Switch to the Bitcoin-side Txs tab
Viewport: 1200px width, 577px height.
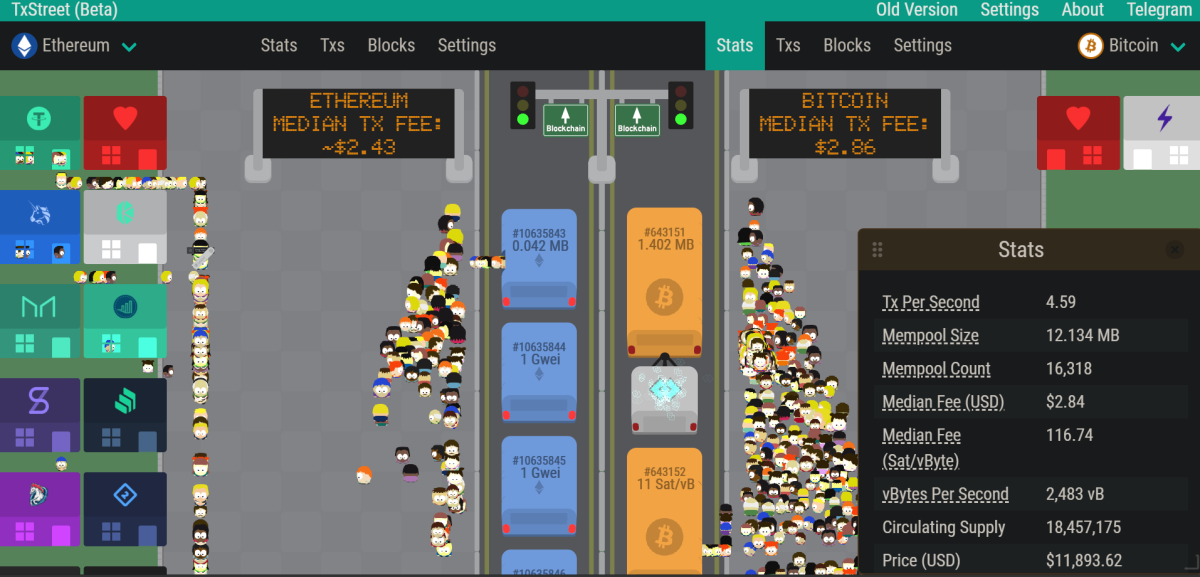tap(788, 46)
